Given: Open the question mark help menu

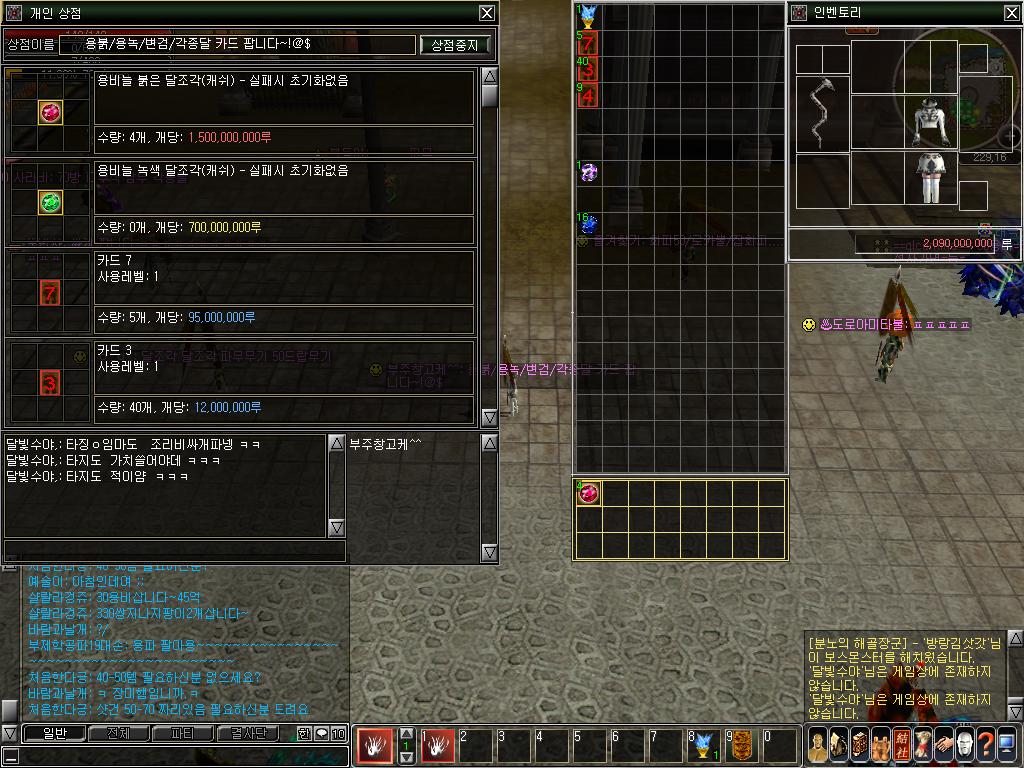Looking at the screenshot, I should (x=986, y=744).
